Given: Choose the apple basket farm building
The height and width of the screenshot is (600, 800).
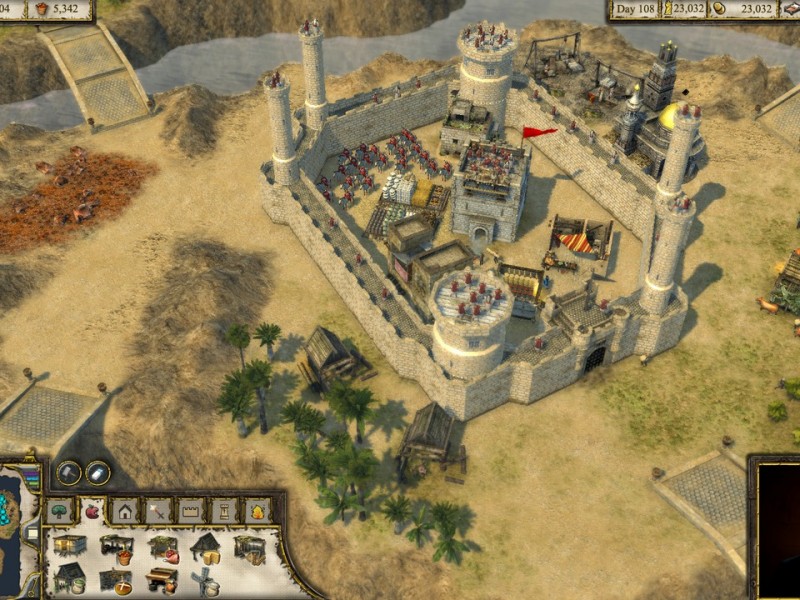Looking at the screenshot, I should pyautogui.click(x=116, y=547).
